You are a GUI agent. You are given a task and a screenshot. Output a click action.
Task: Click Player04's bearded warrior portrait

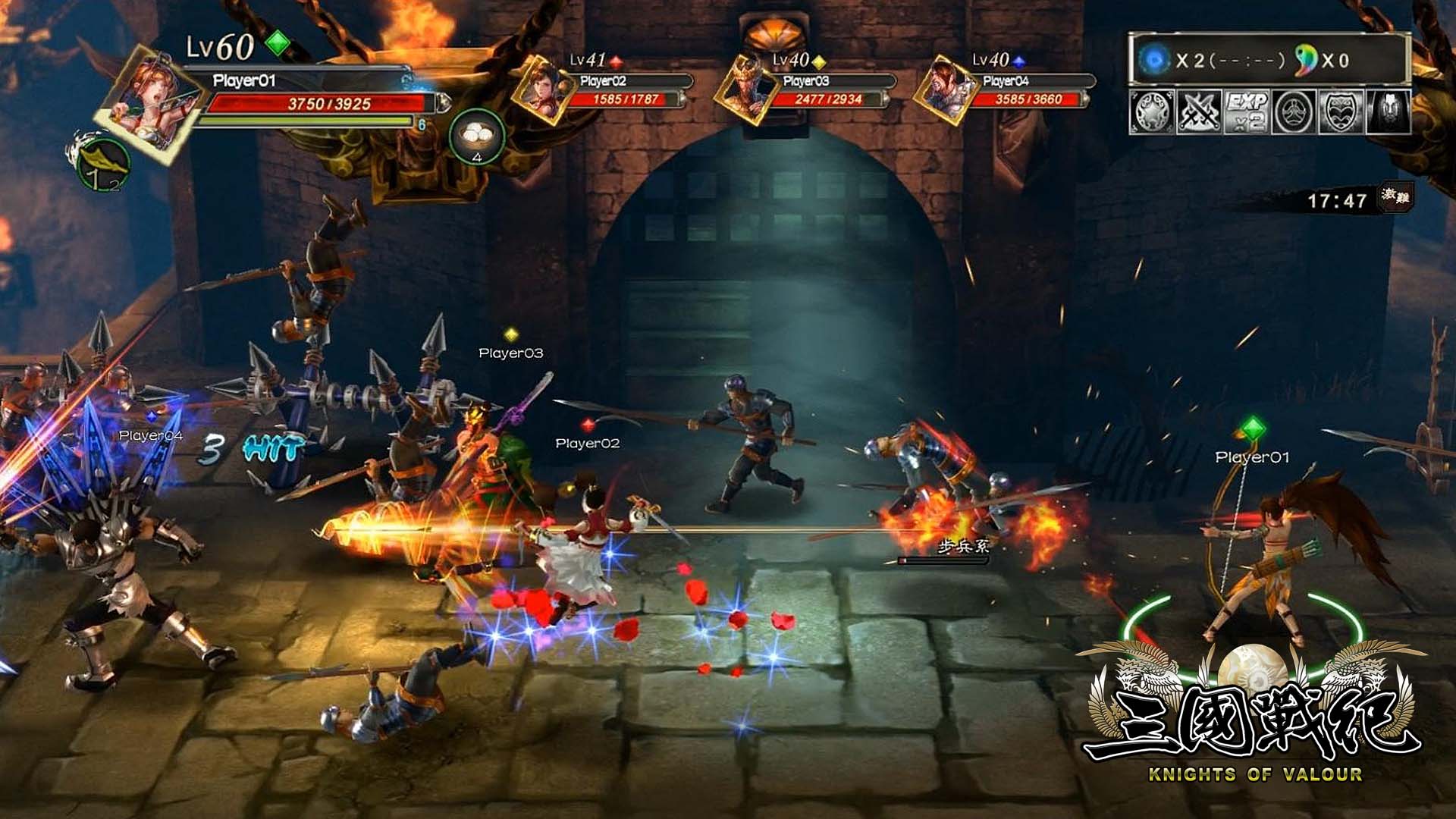944,89
